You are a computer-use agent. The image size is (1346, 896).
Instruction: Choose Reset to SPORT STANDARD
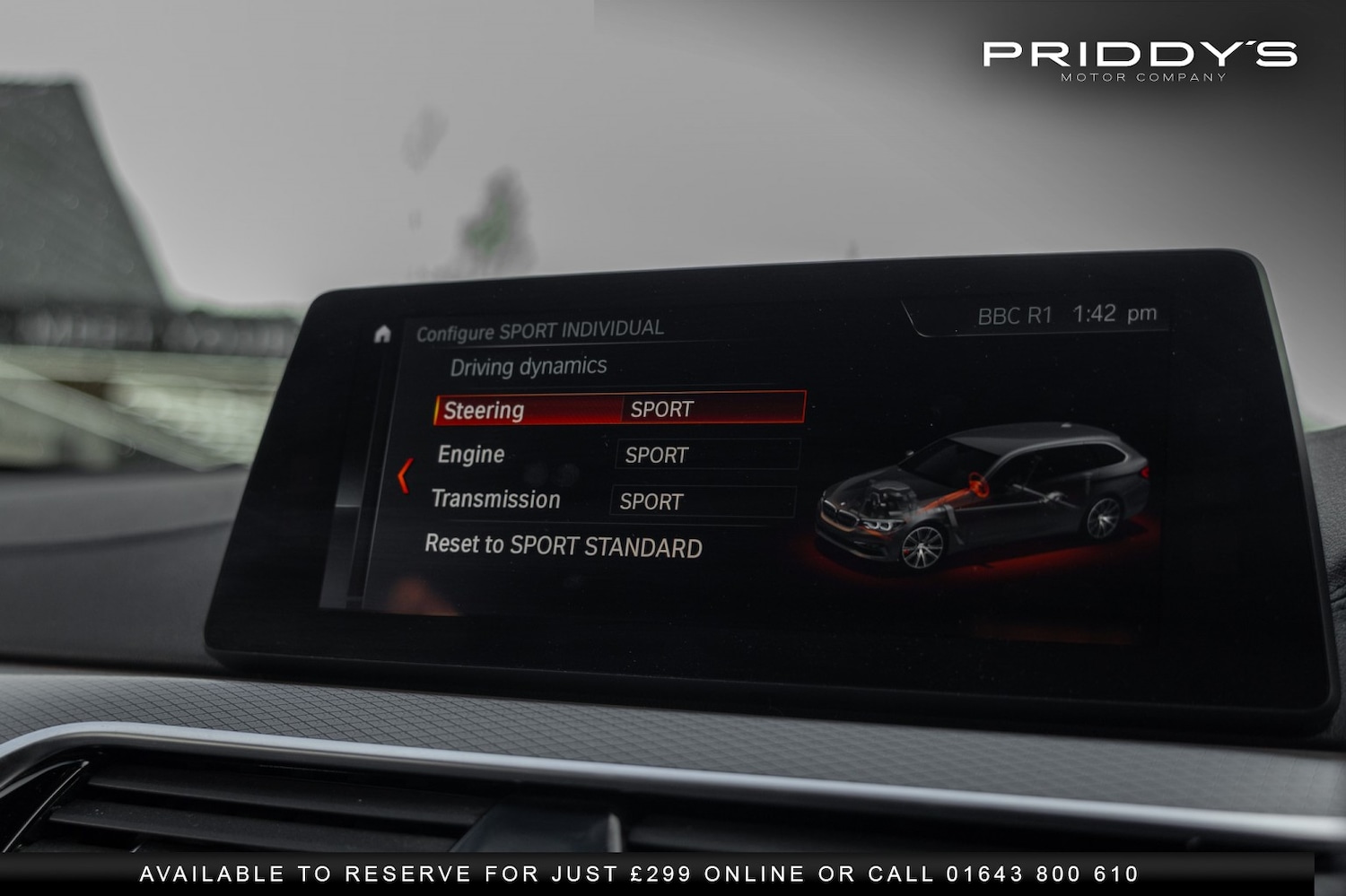tap(563, 546)
